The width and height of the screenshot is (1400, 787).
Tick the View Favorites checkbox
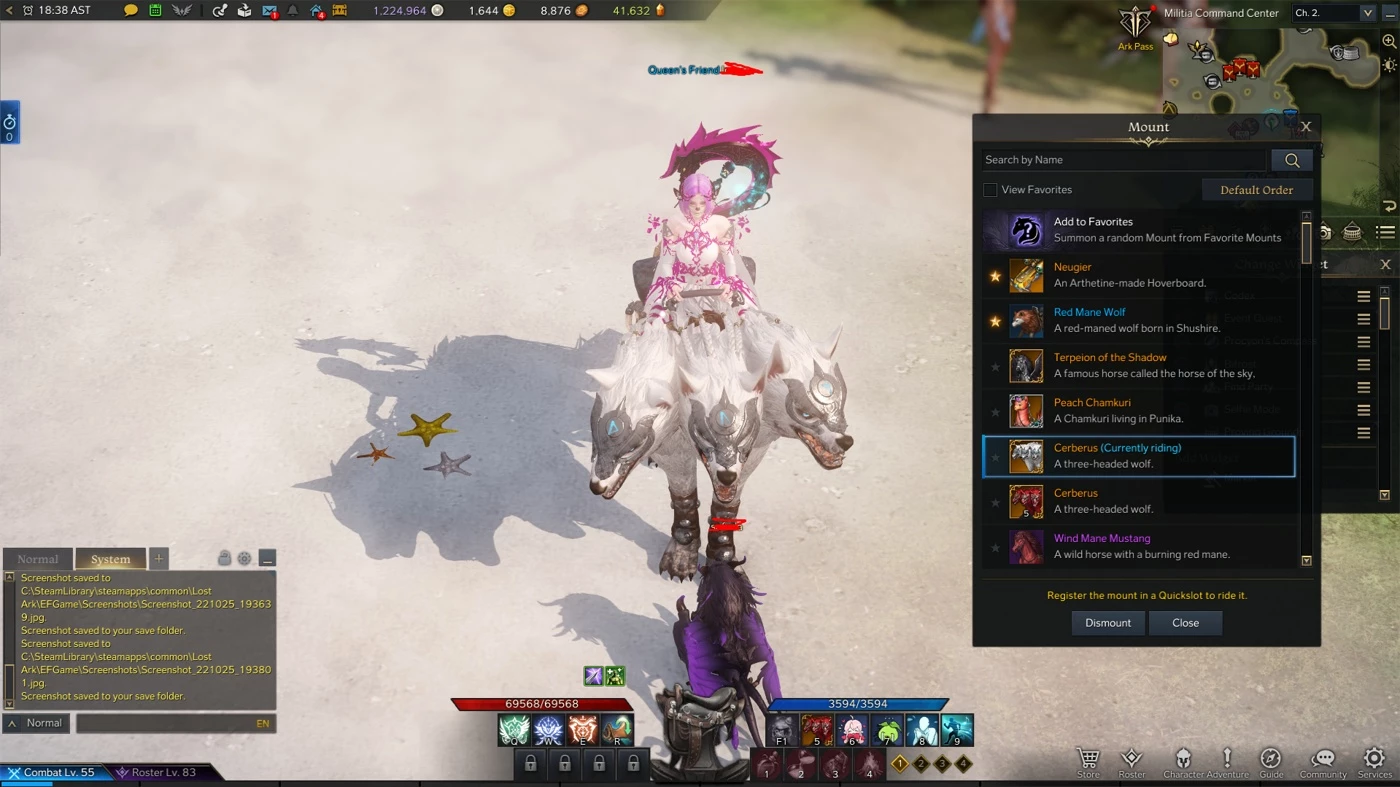coord(990,190)
